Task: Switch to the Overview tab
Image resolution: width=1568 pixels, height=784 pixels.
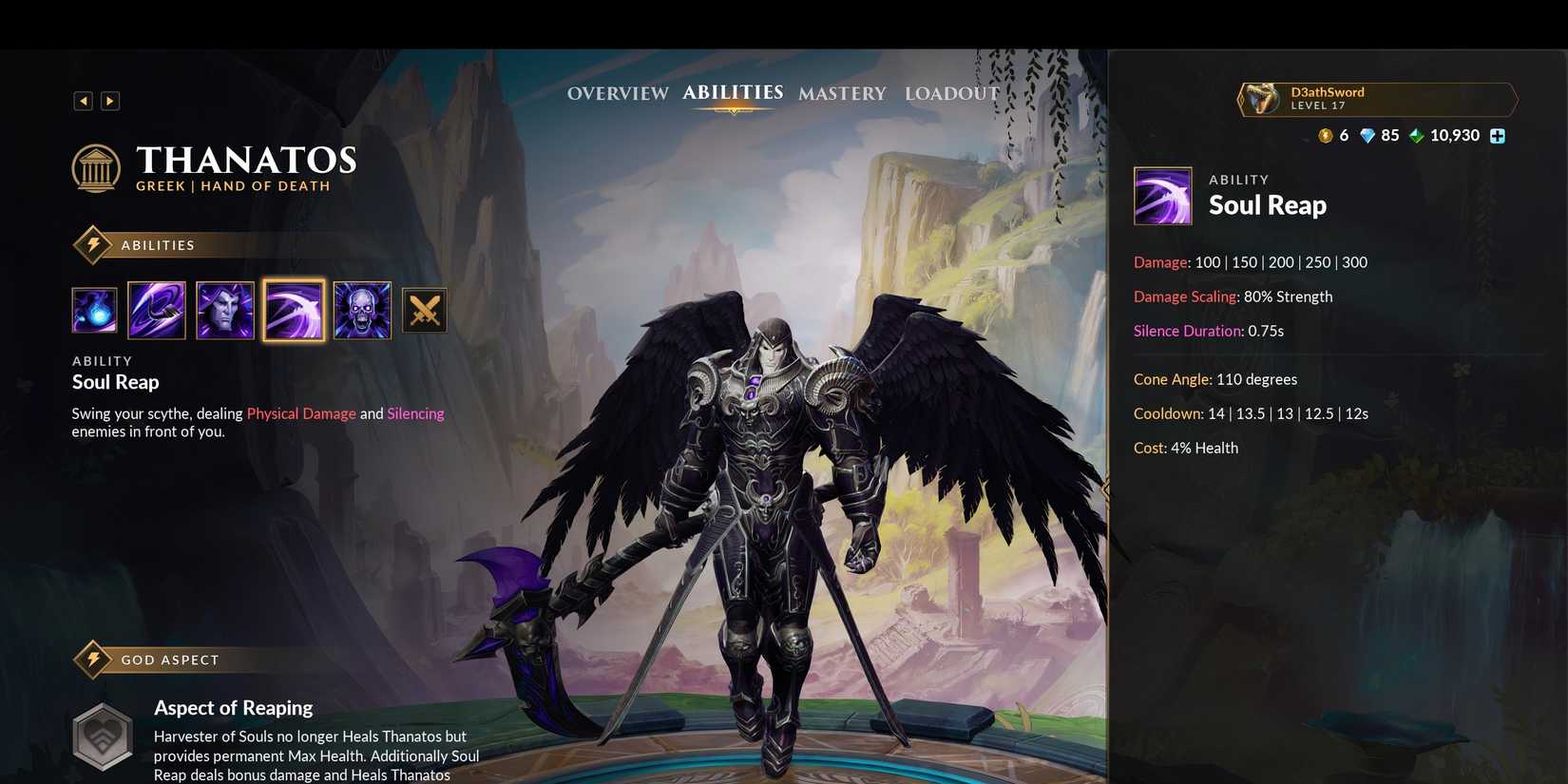Action: (x=617, y=93)
